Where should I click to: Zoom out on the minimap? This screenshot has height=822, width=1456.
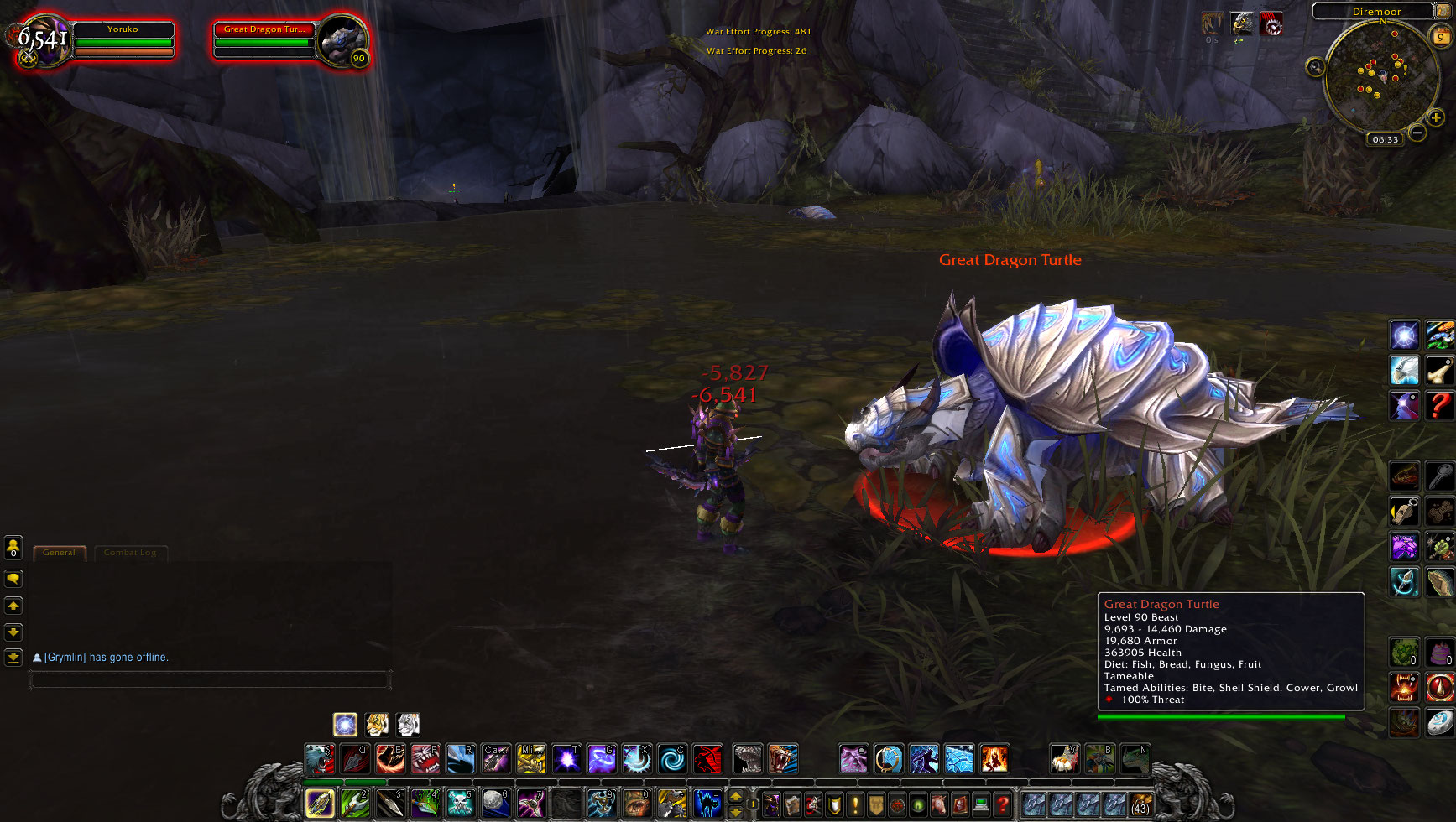pyautogui.click(x=1417, y=133)
